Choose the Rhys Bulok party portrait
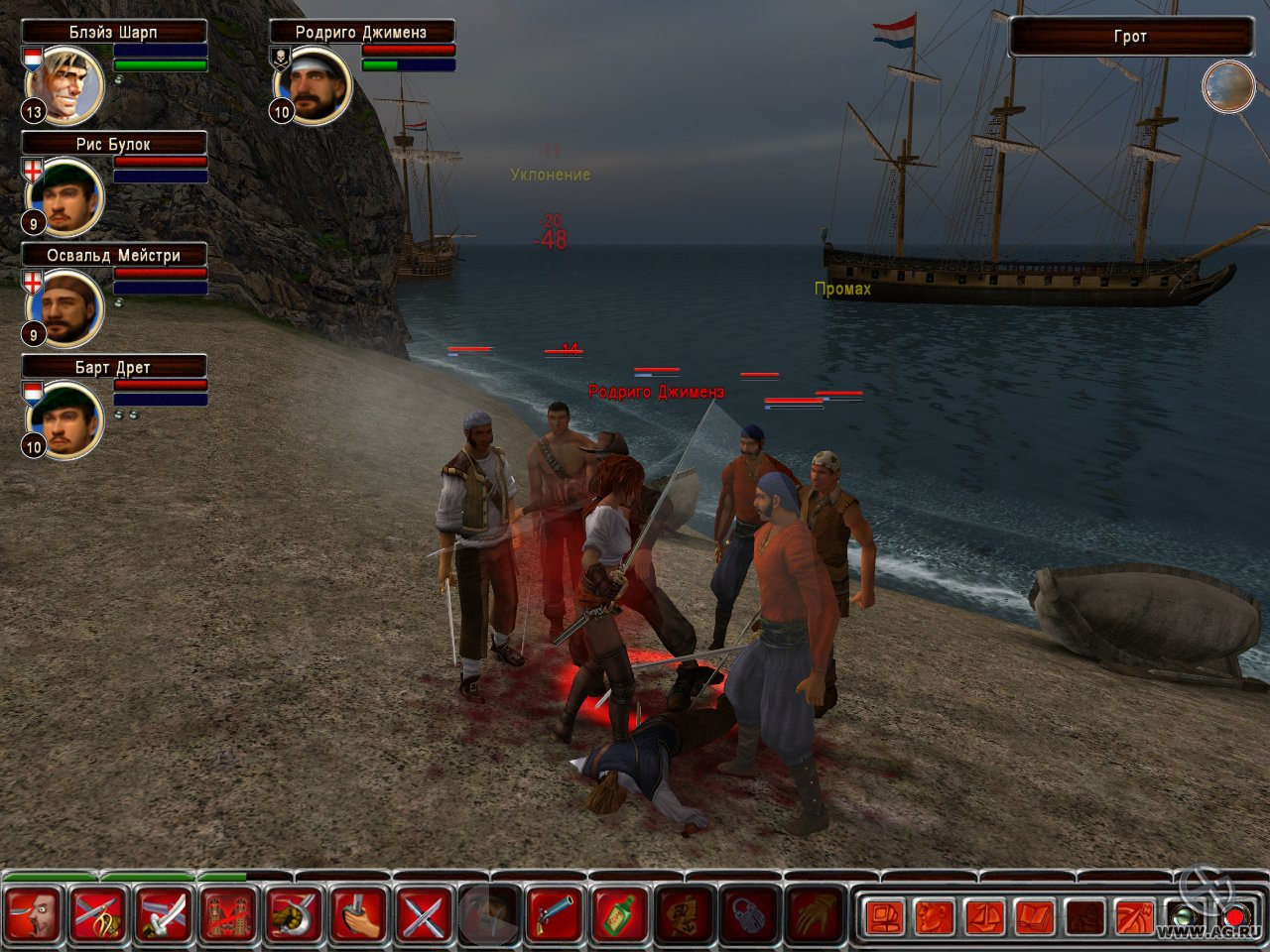This screenshot has width=1270, height=952. [x=69, y=196]
